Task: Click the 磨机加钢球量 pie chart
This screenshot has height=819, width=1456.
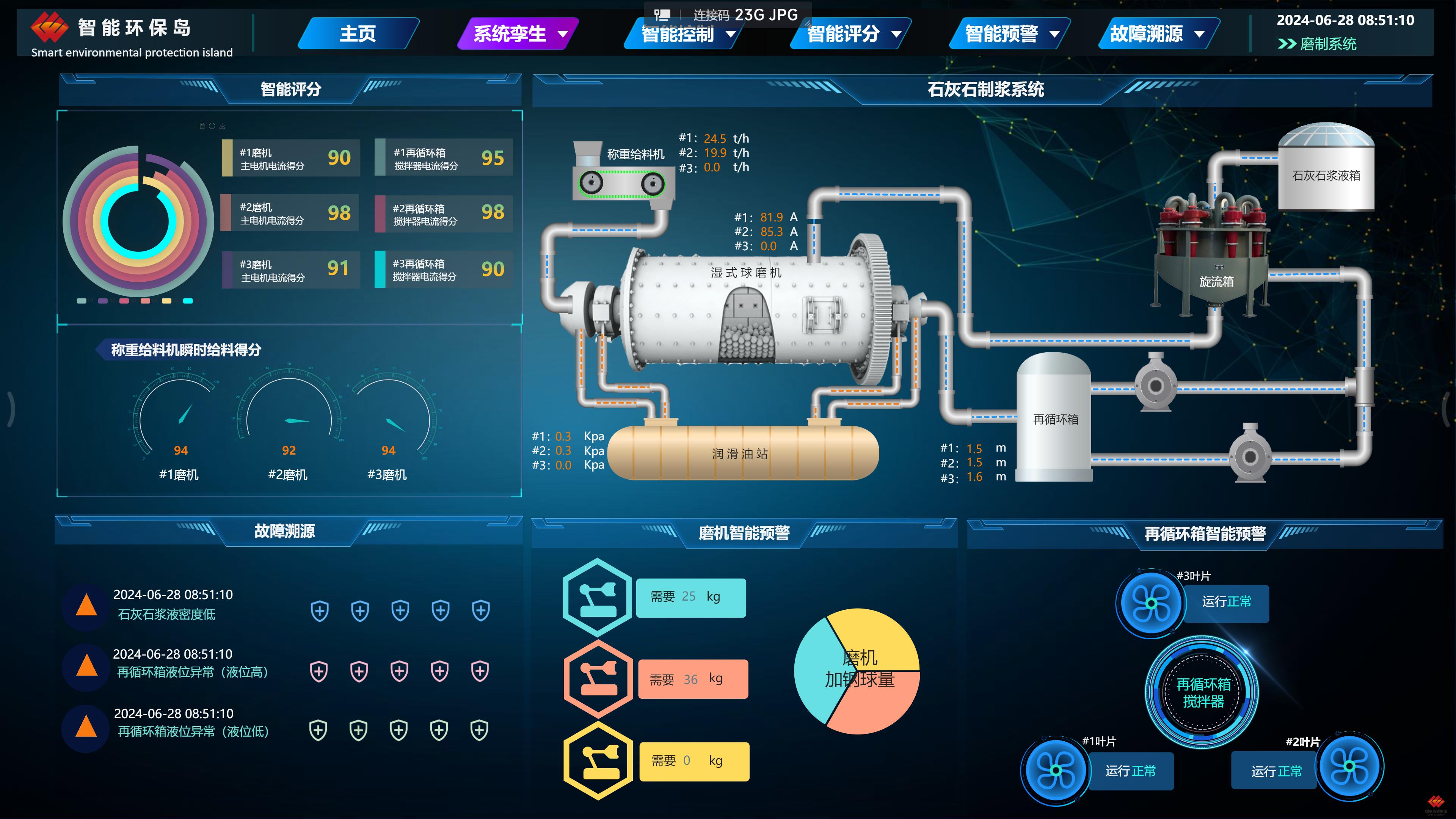Action: click(857, 672)
